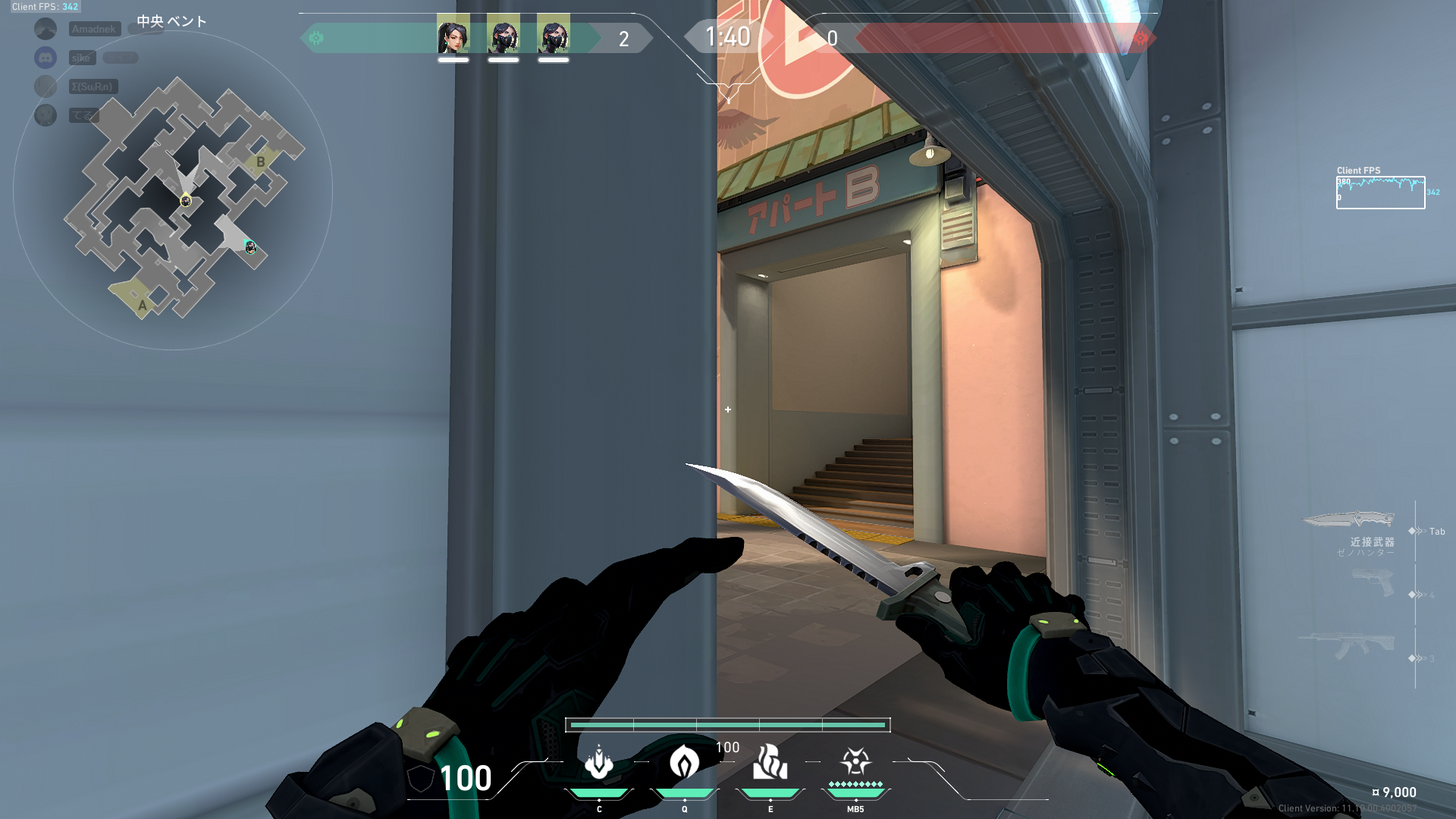Click the enemy team emblem on the scoreboard

tap(1142, 36)
